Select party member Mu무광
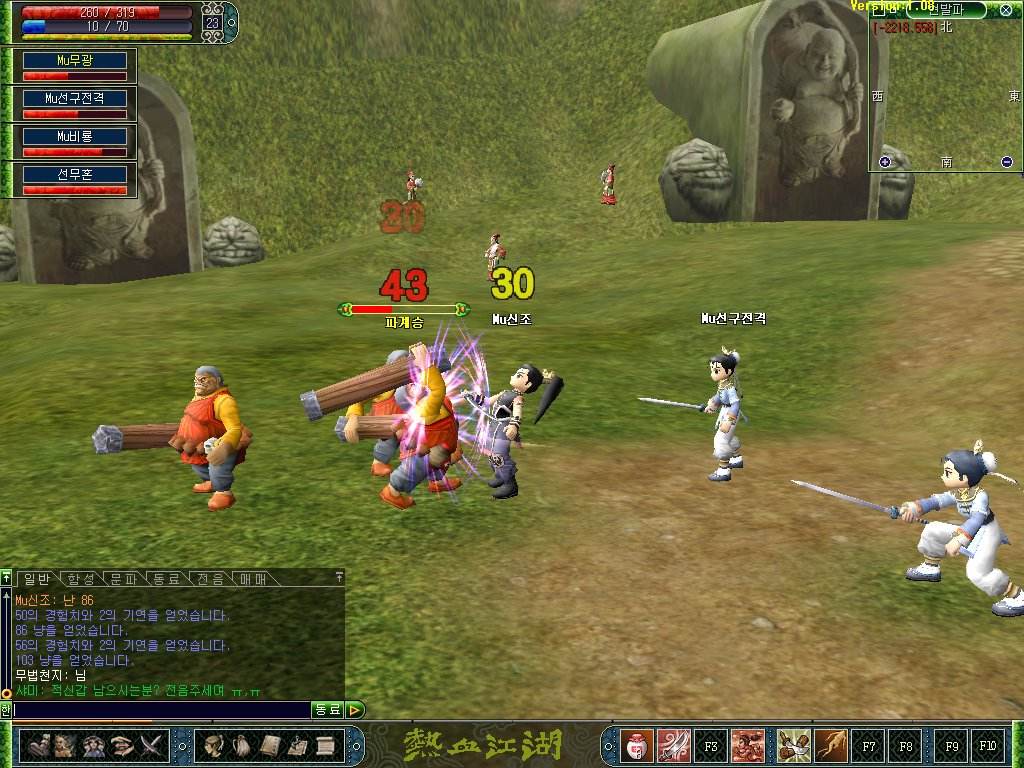Viewport: 1024px width, 768px height. 76,60
